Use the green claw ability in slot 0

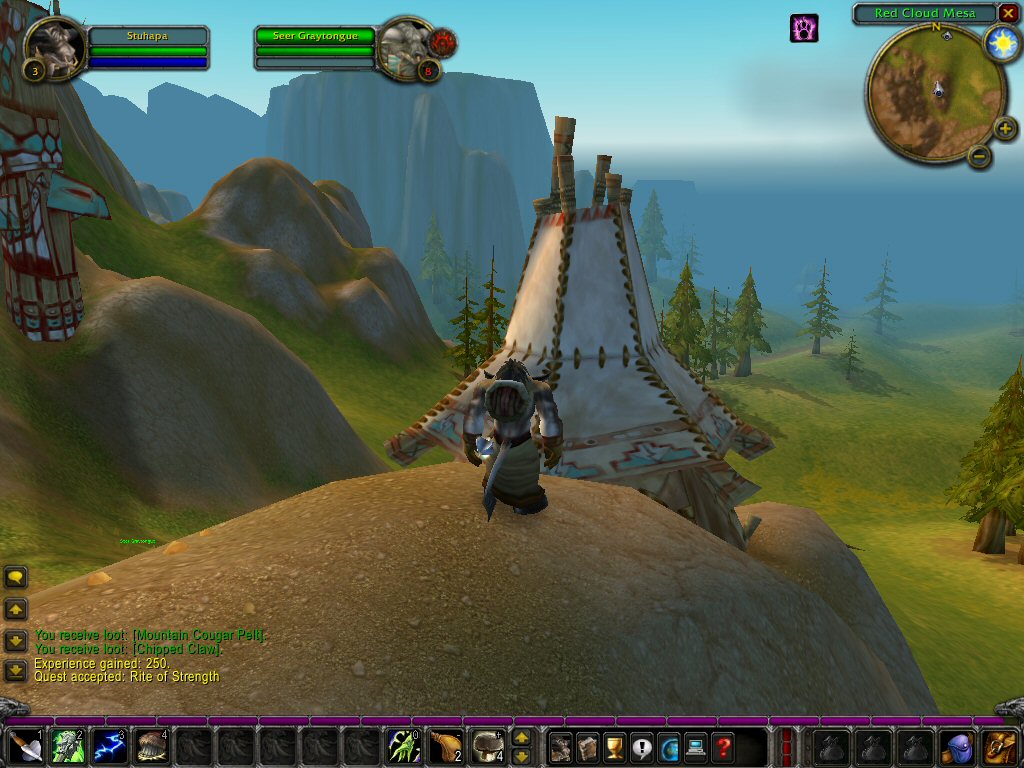[x=404, y=746]
